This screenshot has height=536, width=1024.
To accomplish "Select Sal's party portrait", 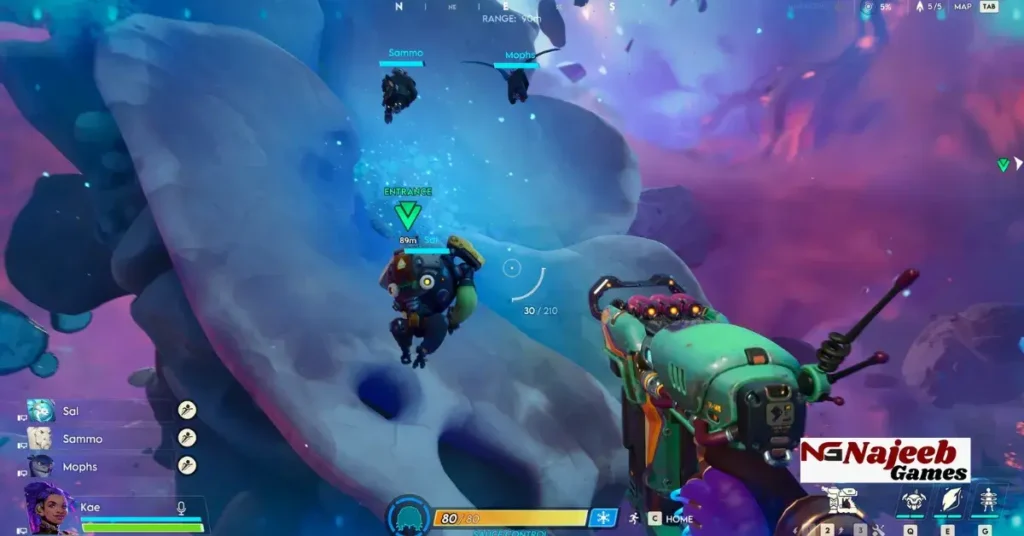I will pos(41,411).
